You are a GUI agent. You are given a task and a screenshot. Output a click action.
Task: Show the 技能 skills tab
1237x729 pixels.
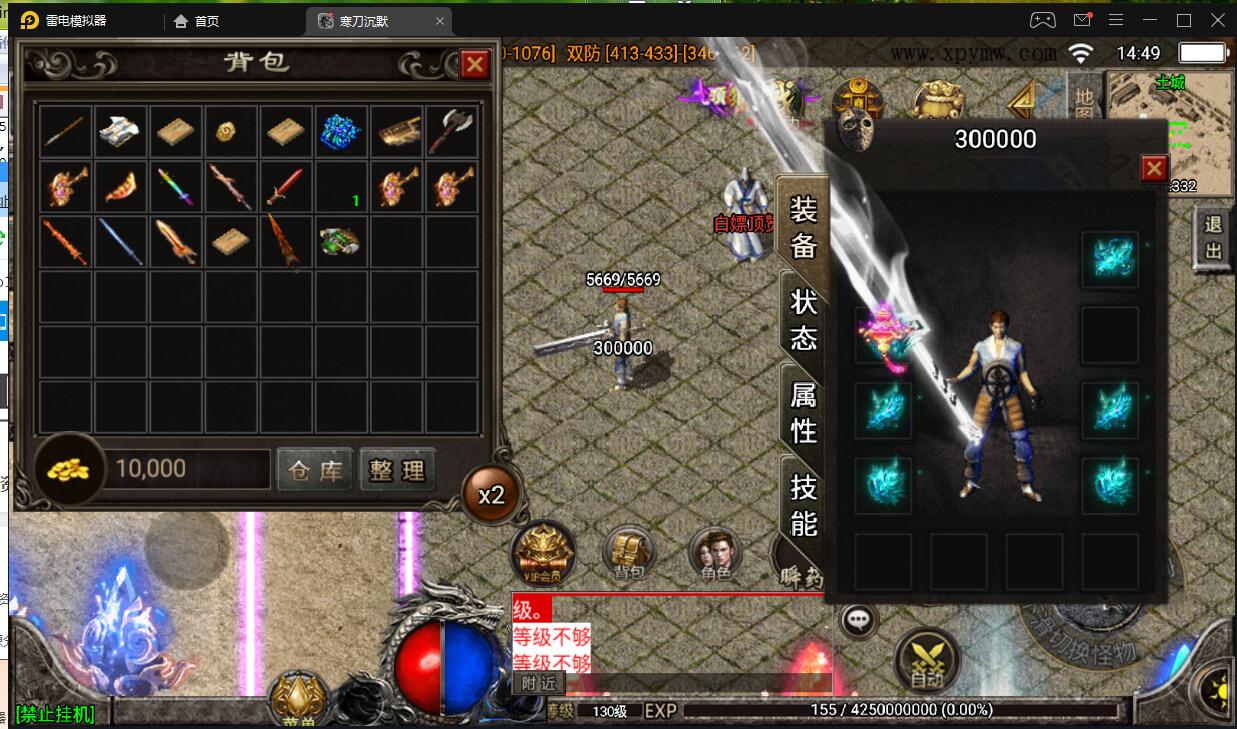(x=804, y=505)
